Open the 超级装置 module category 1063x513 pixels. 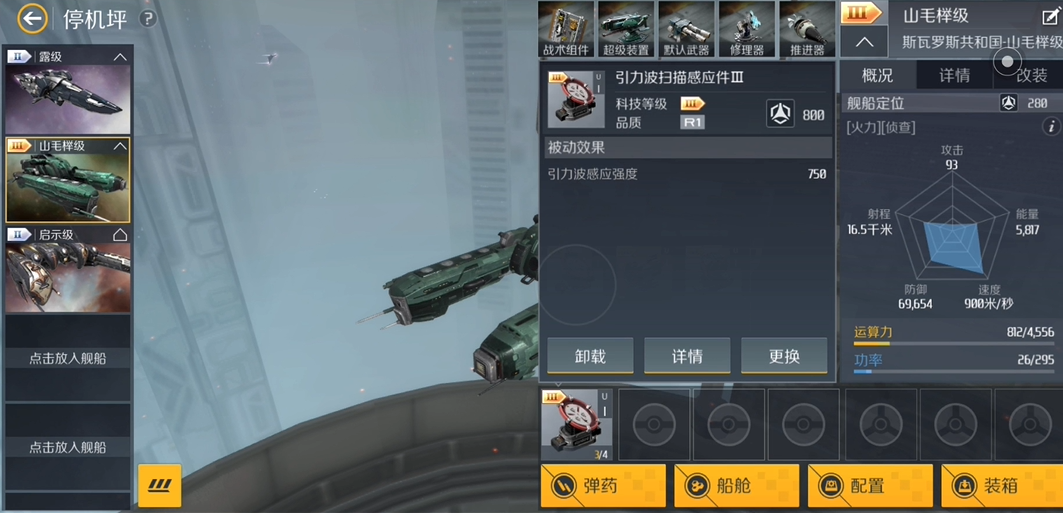click(x=626, y=29)
